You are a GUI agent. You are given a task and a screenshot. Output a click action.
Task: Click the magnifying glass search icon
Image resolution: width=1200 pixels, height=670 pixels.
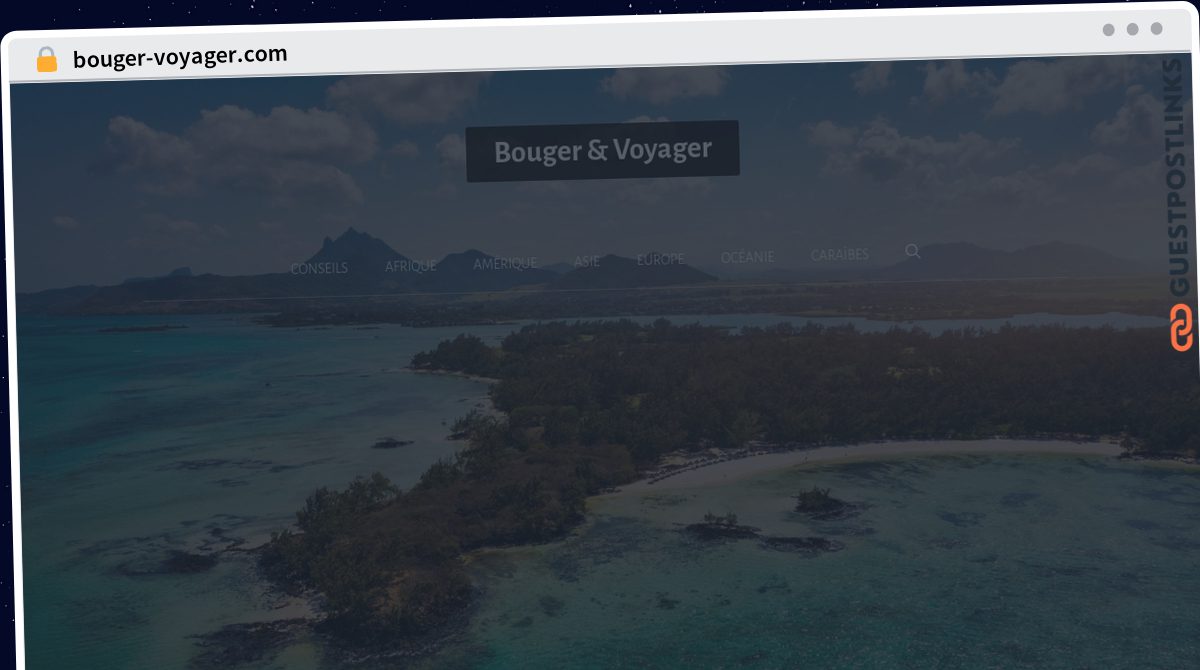click(x=913, y=251)
